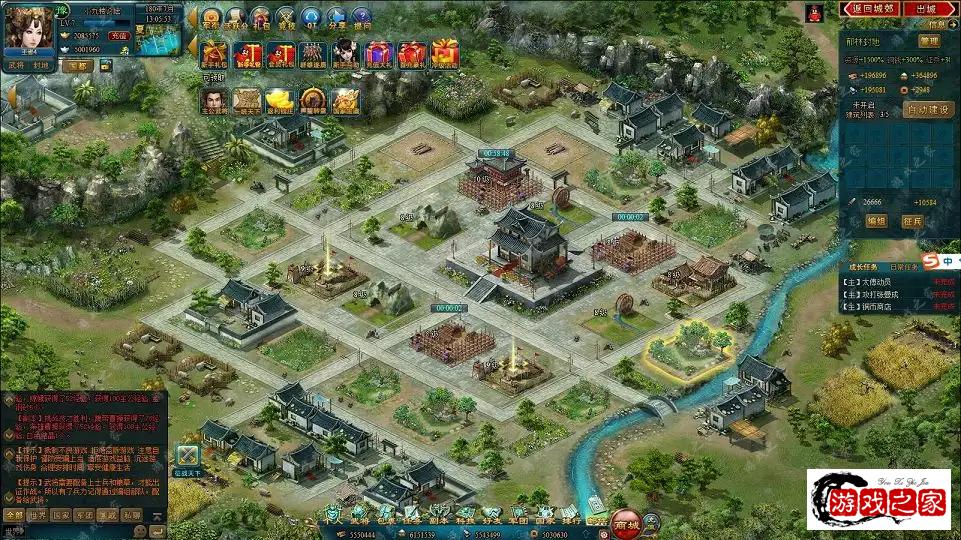Open the 武将 generals button under portrait
961x540 pixels.
coord(16,64)
